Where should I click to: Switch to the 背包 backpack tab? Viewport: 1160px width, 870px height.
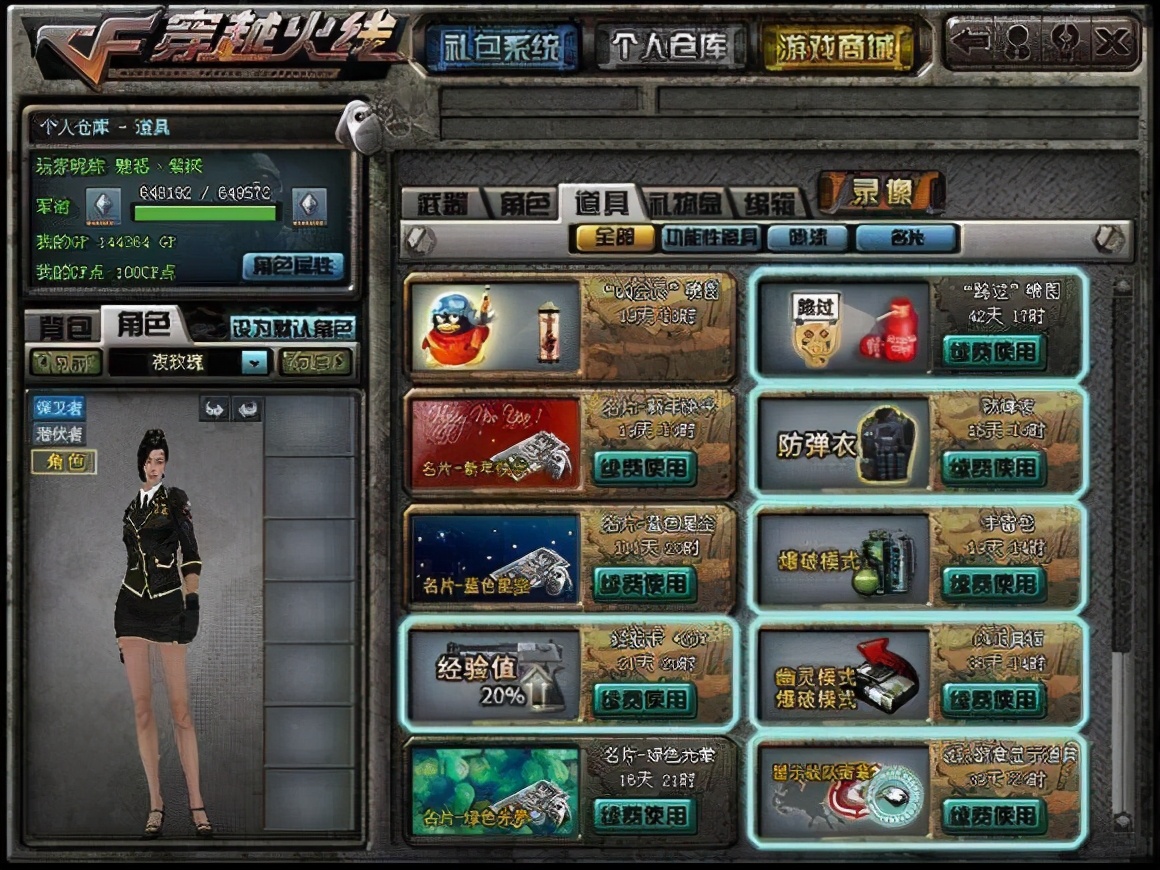click(67, 326)
